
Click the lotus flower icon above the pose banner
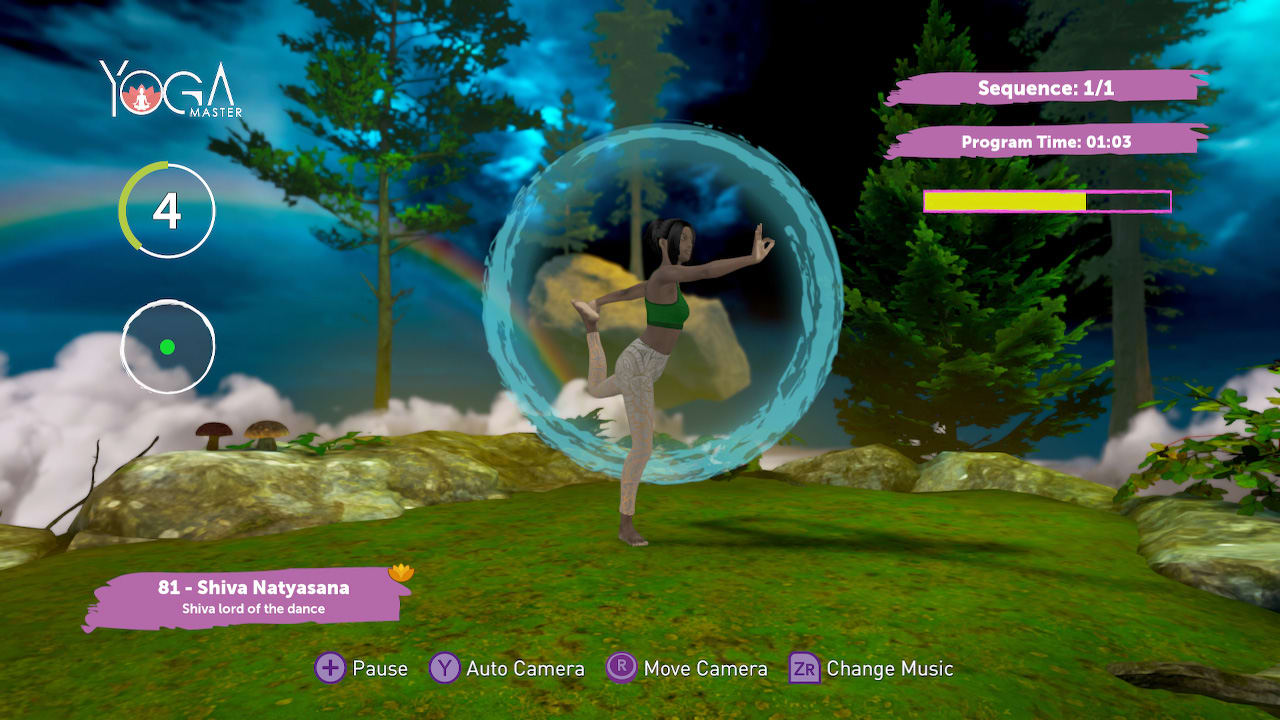pyautogui.click(x=400, y=571)
